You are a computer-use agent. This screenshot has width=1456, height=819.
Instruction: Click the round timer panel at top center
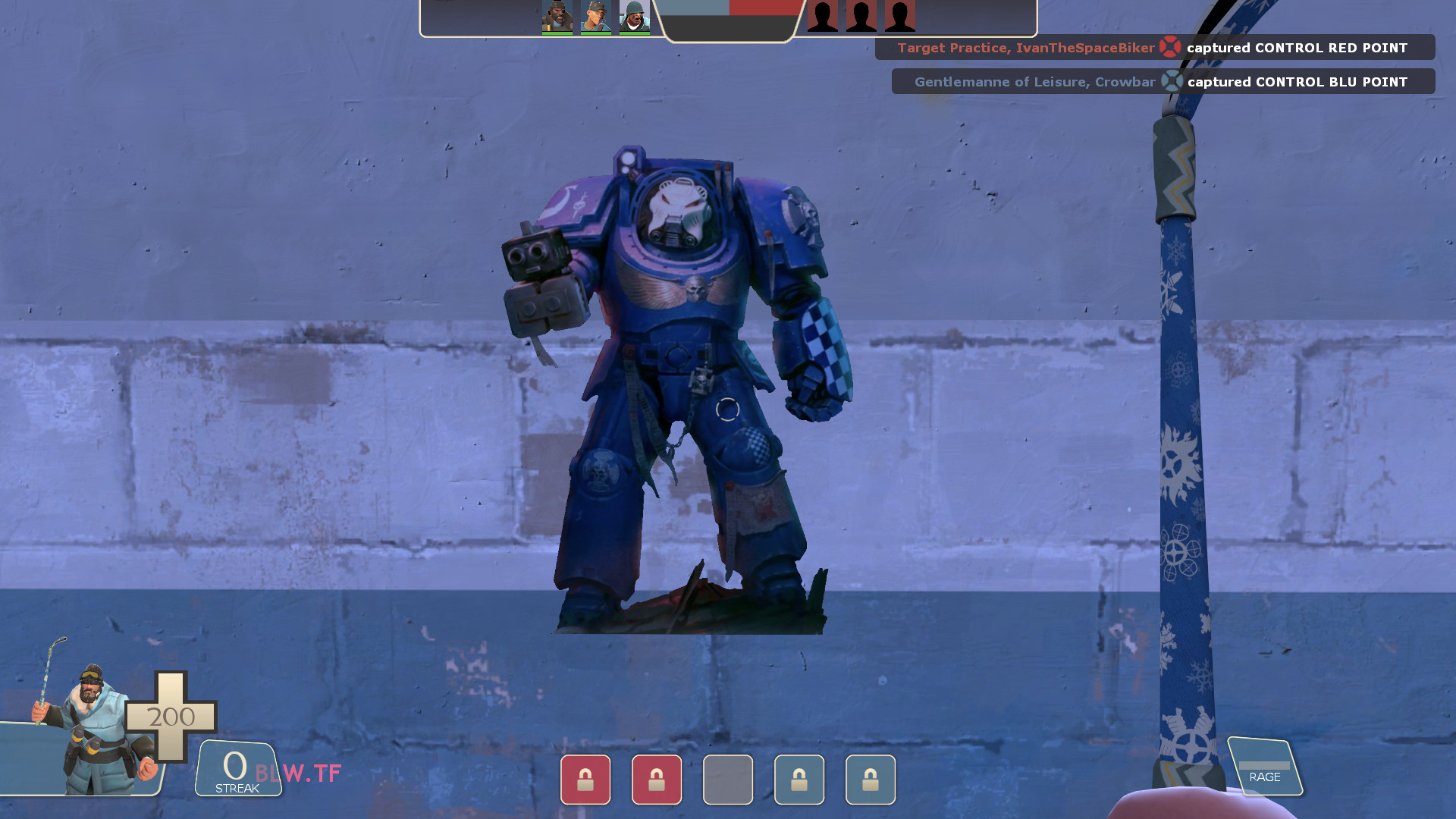(728, 19)
